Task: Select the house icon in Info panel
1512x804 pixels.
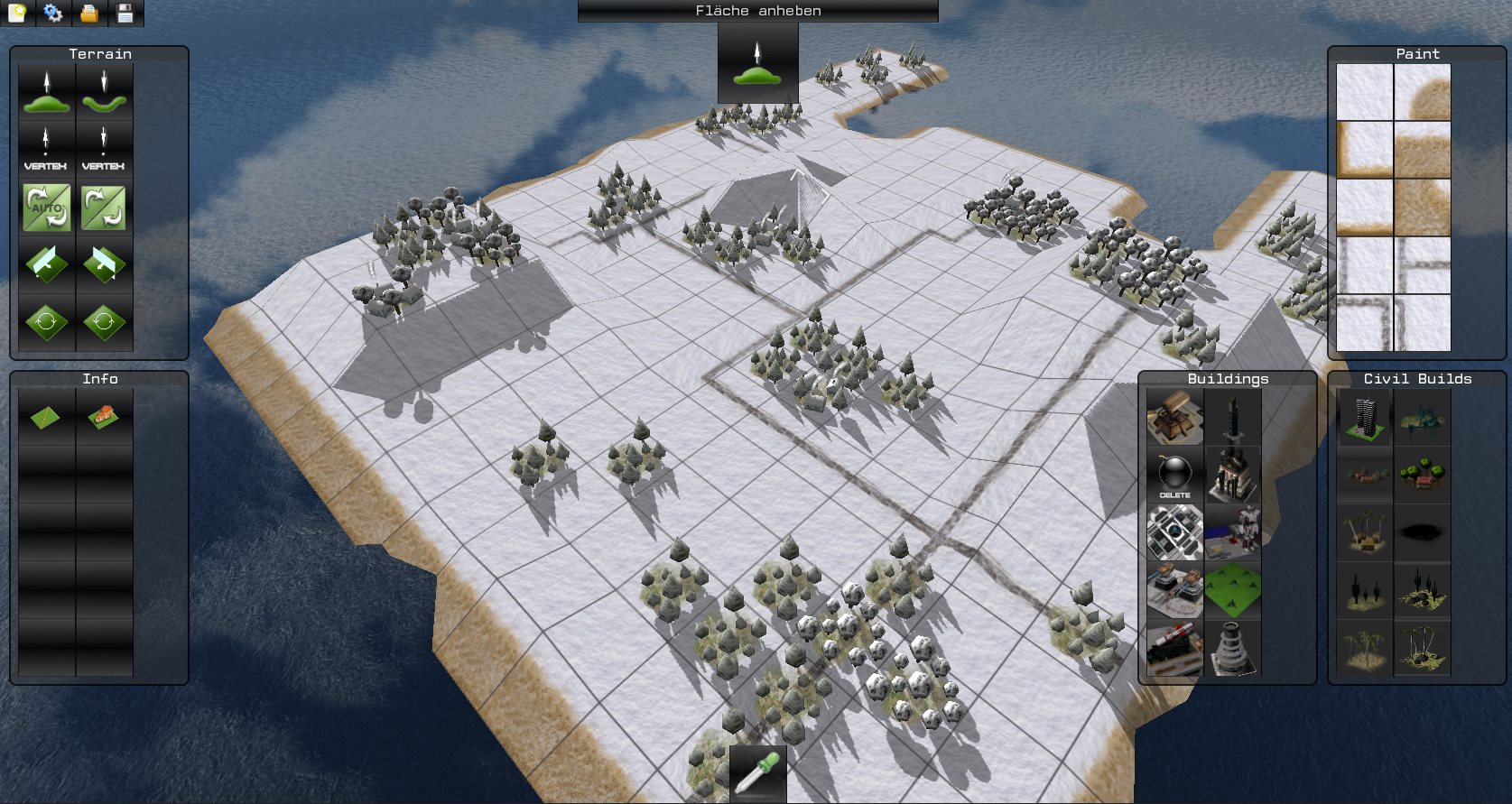Action: click(104, 418)
